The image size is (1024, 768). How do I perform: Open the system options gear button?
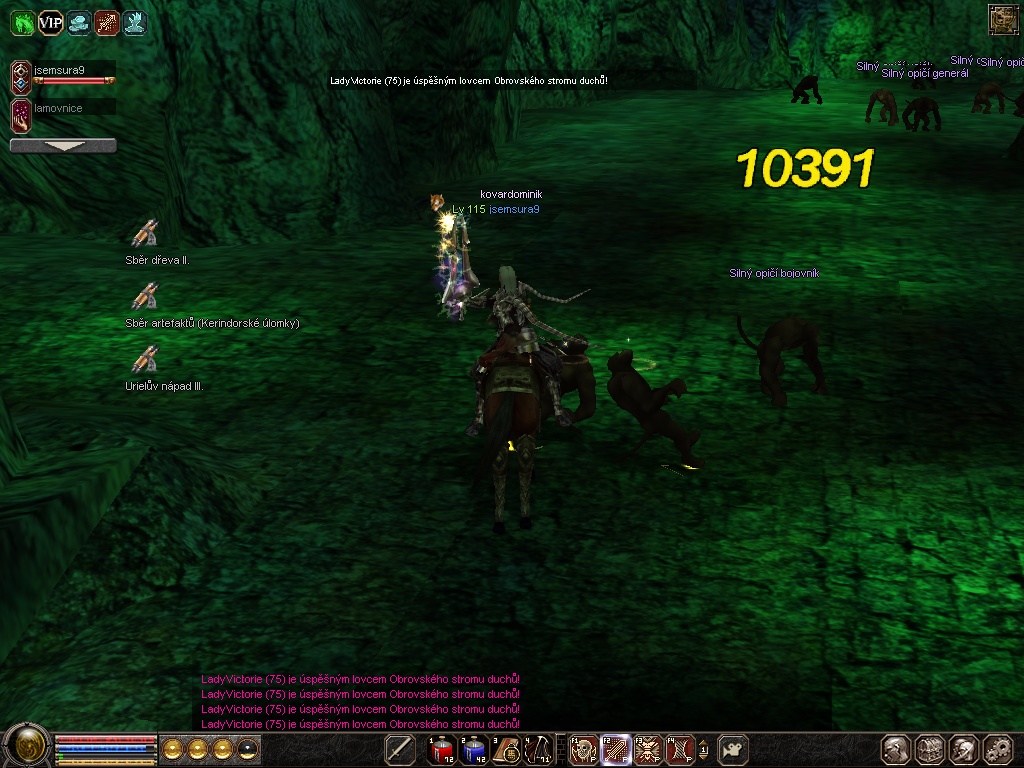tap(998, 749)
